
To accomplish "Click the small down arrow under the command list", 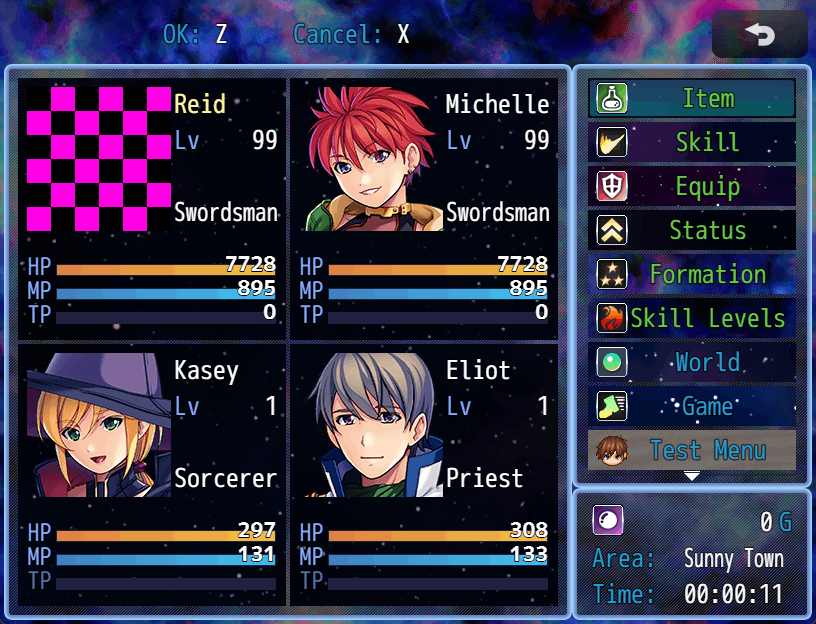I will [x=692, y=477].
